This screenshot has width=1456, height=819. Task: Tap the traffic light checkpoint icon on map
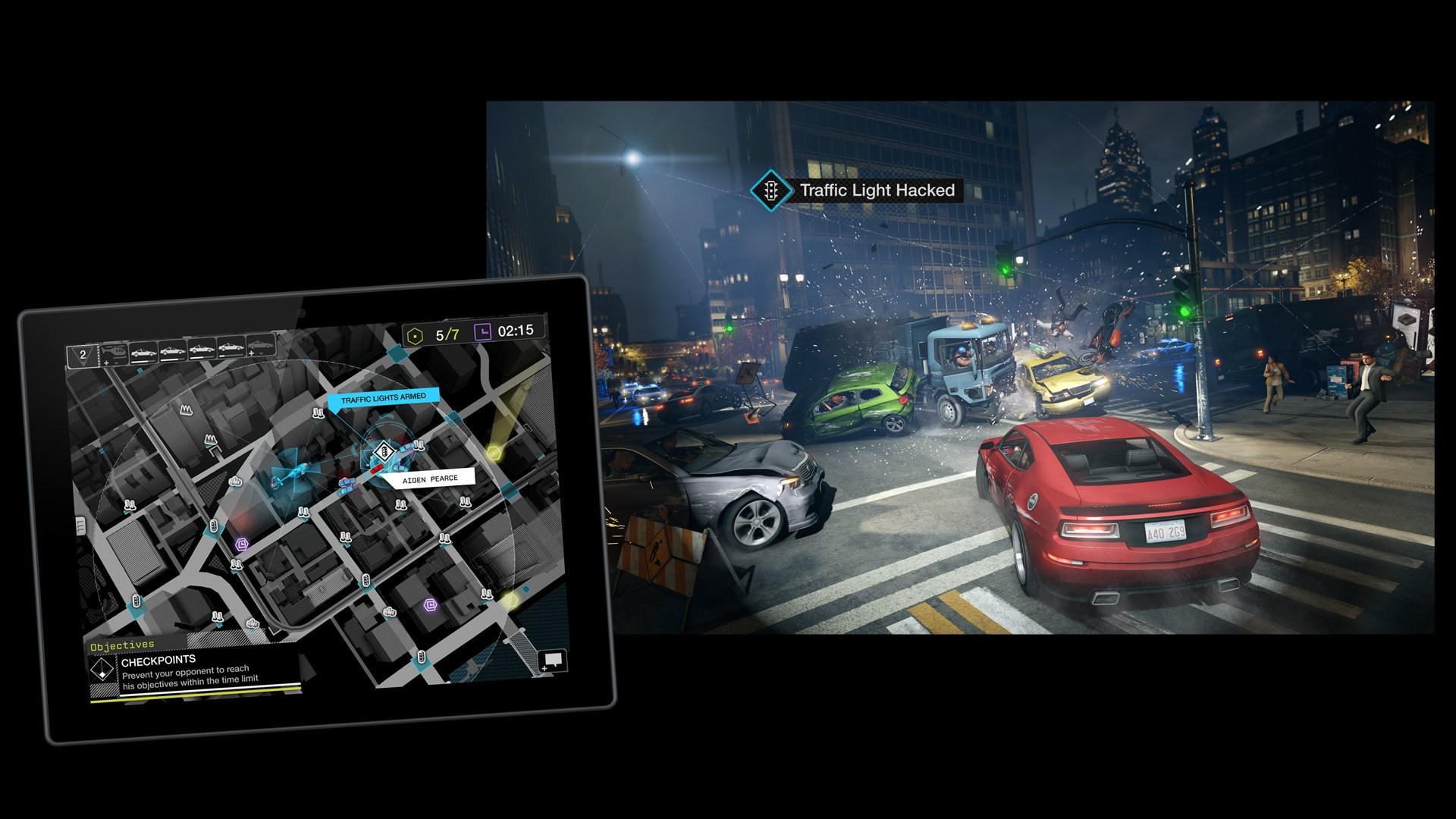pos(384,451)
